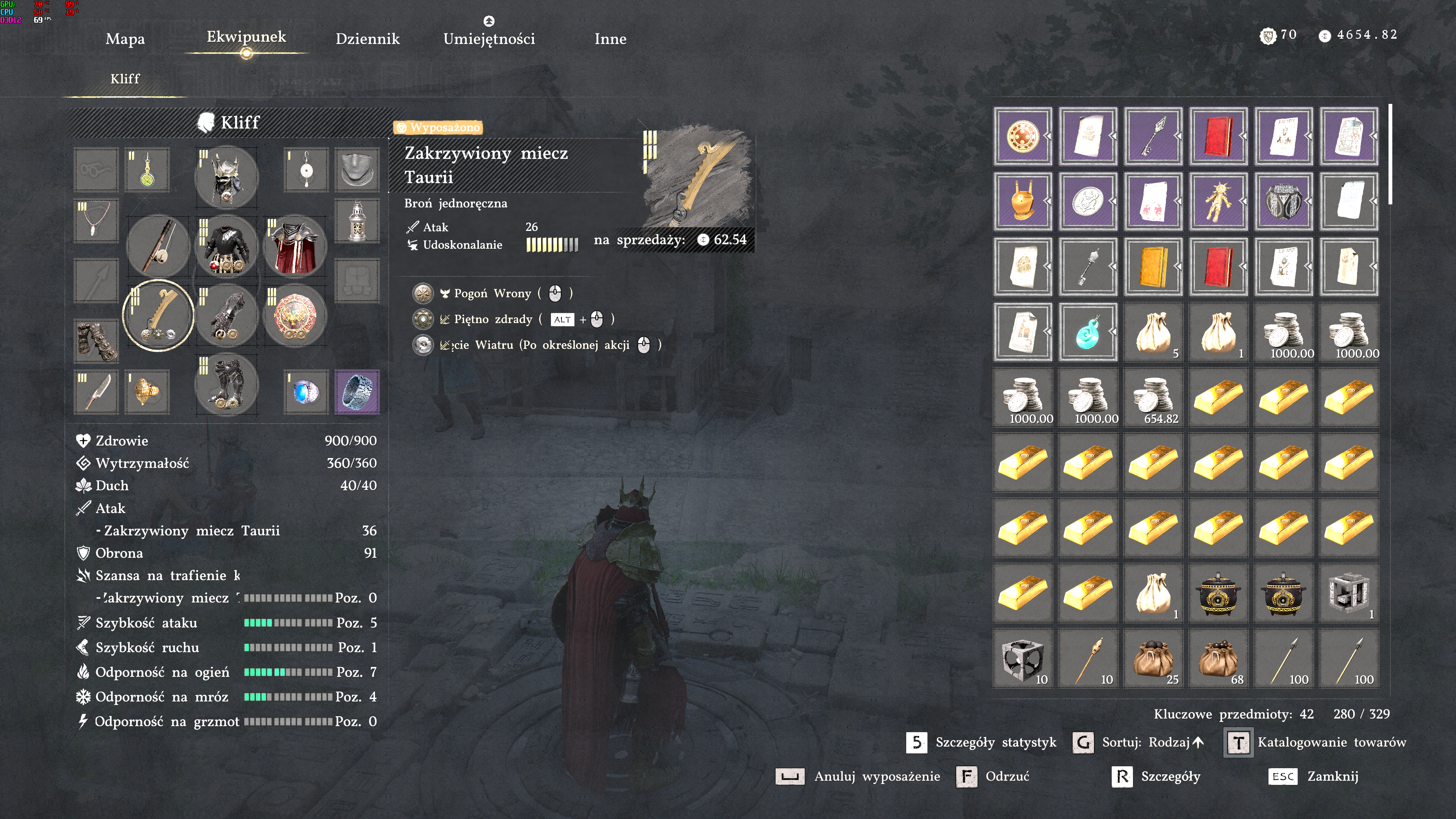1456x819 pixels.
Task: Select the equipped lantern slot
Action: [x=357, y=221]
